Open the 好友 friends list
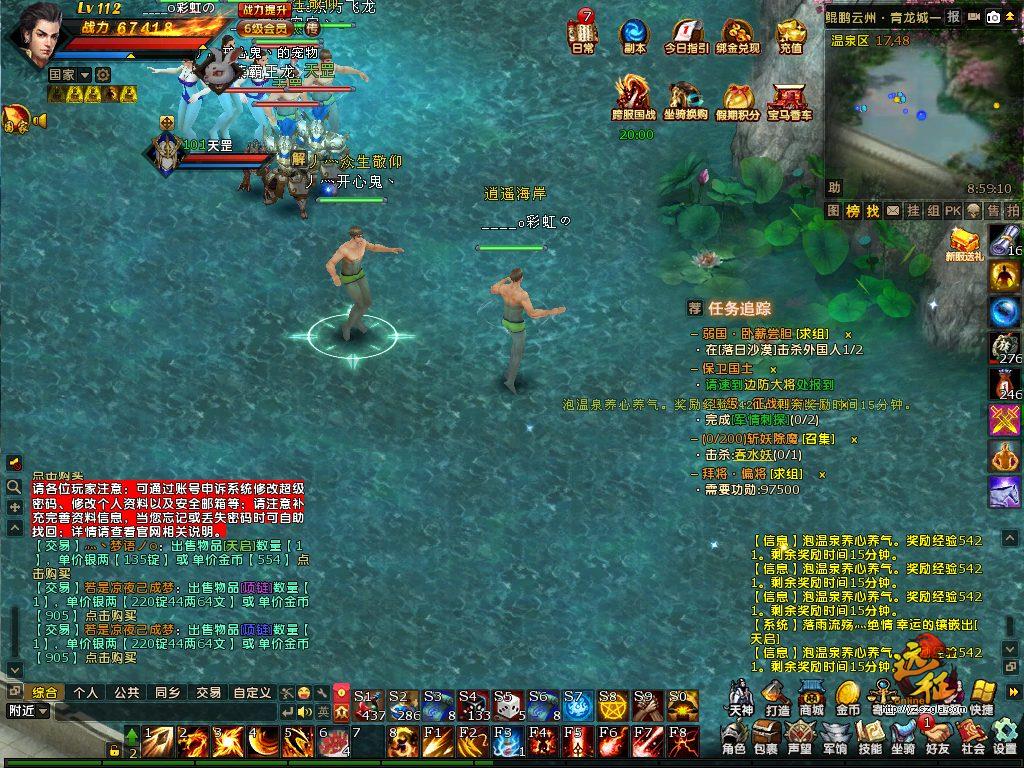 tap(938, 738)
